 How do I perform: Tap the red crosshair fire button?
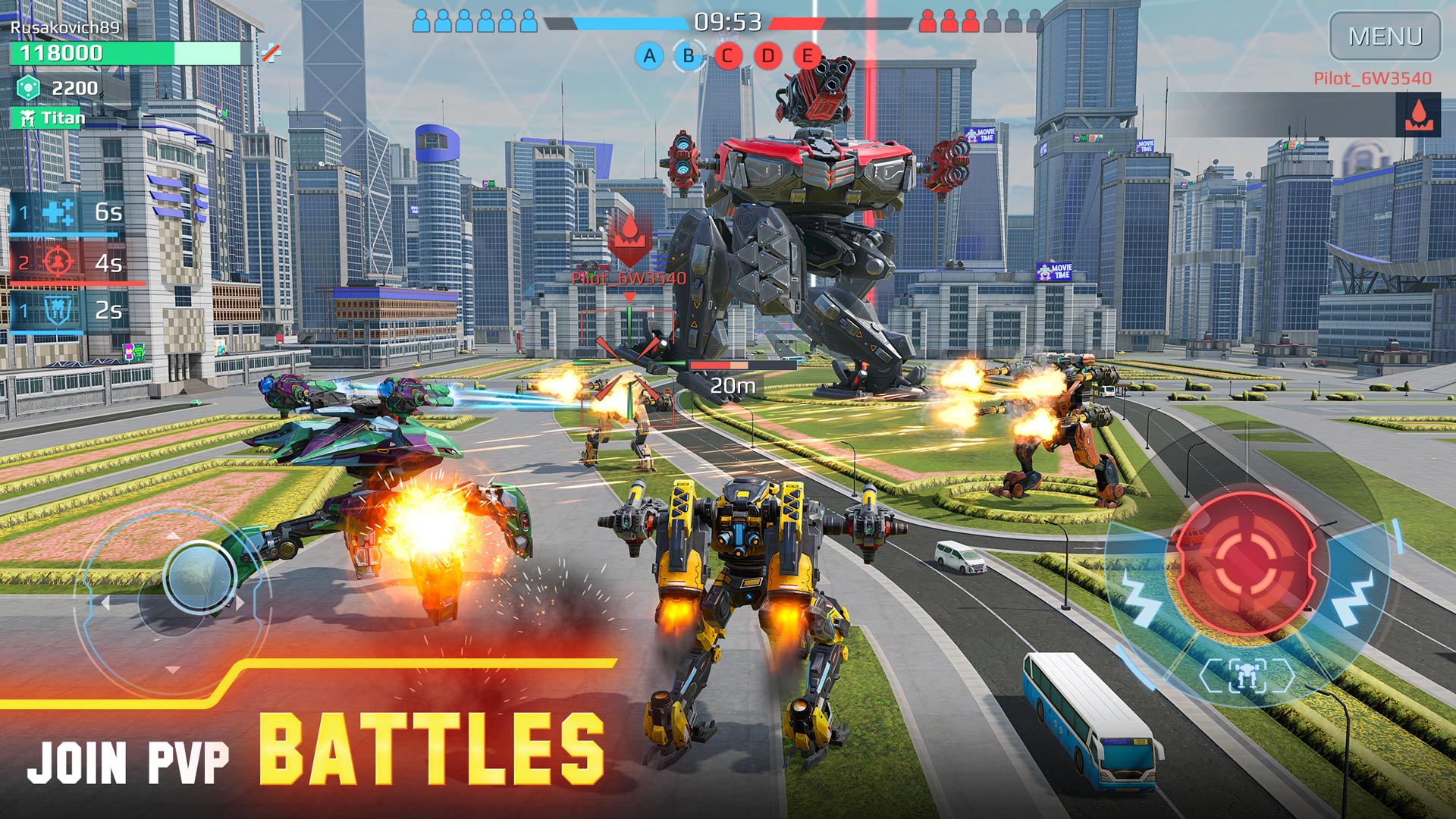click(1245, 562)
